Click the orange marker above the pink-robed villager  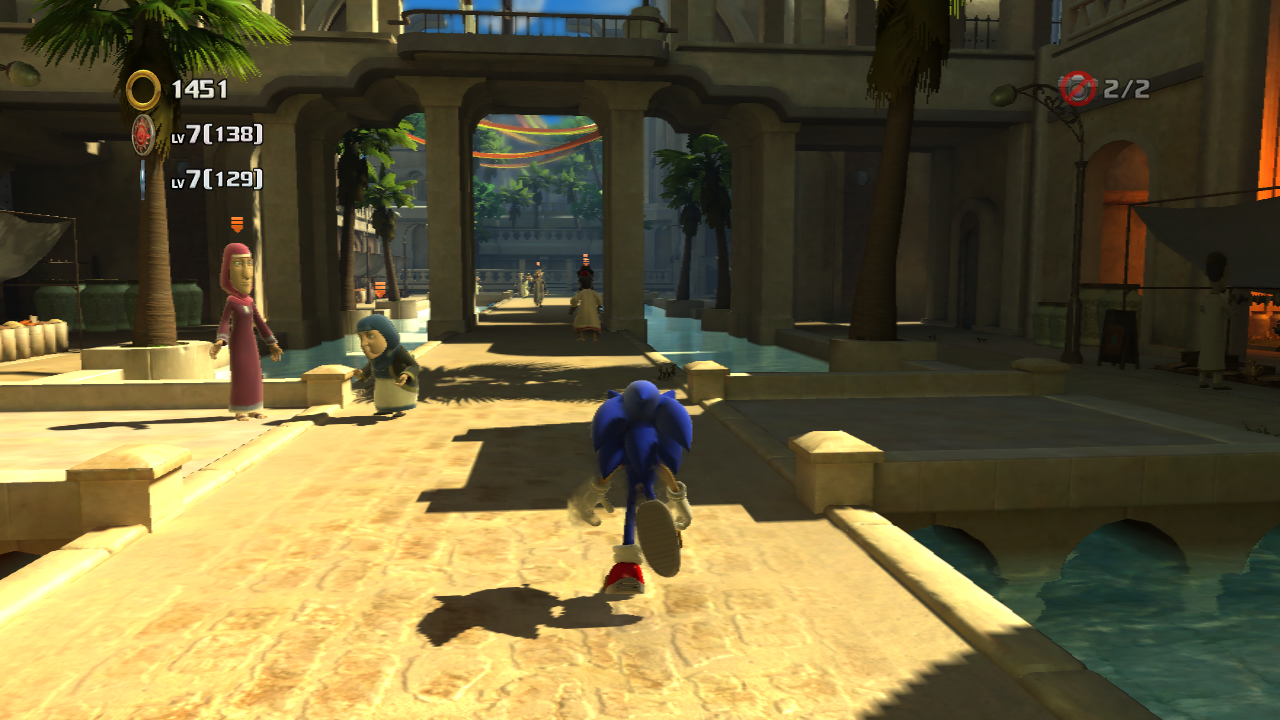[x=237, y=224]
